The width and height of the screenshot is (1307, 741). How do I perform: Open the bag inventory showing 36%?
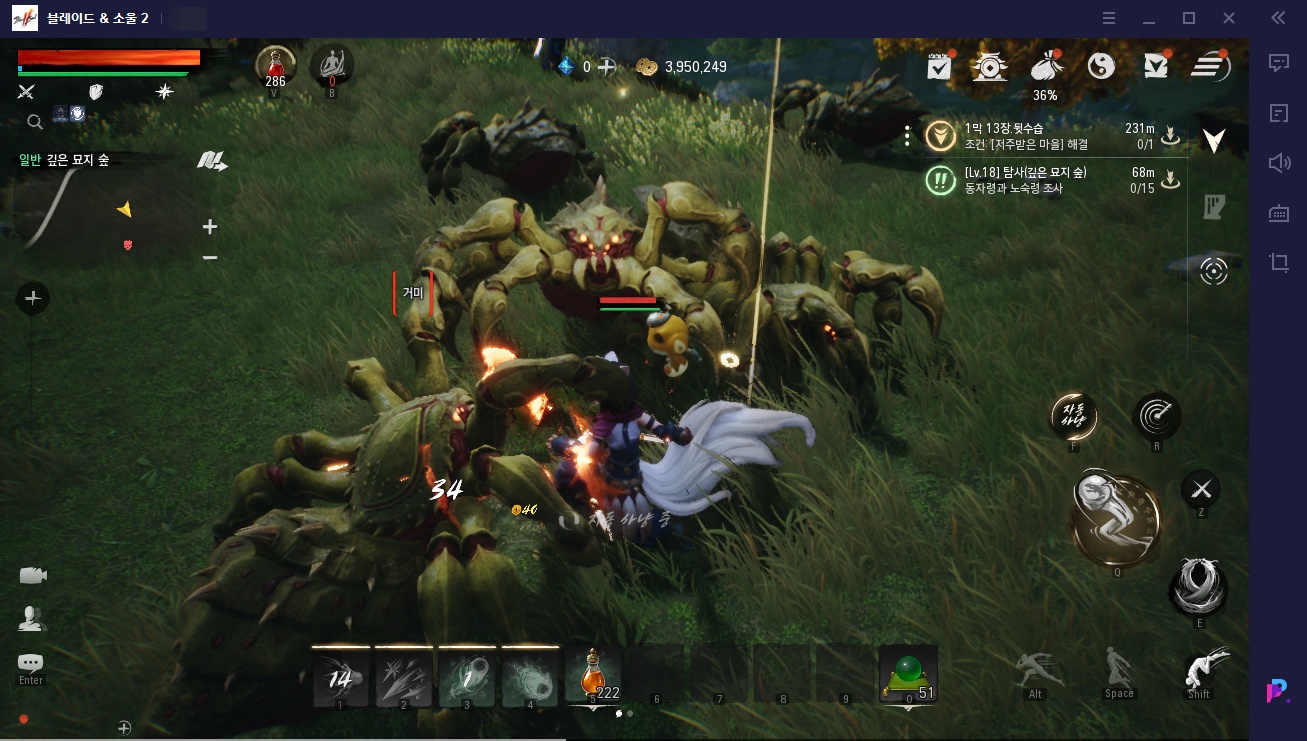tap(1045, 68)
